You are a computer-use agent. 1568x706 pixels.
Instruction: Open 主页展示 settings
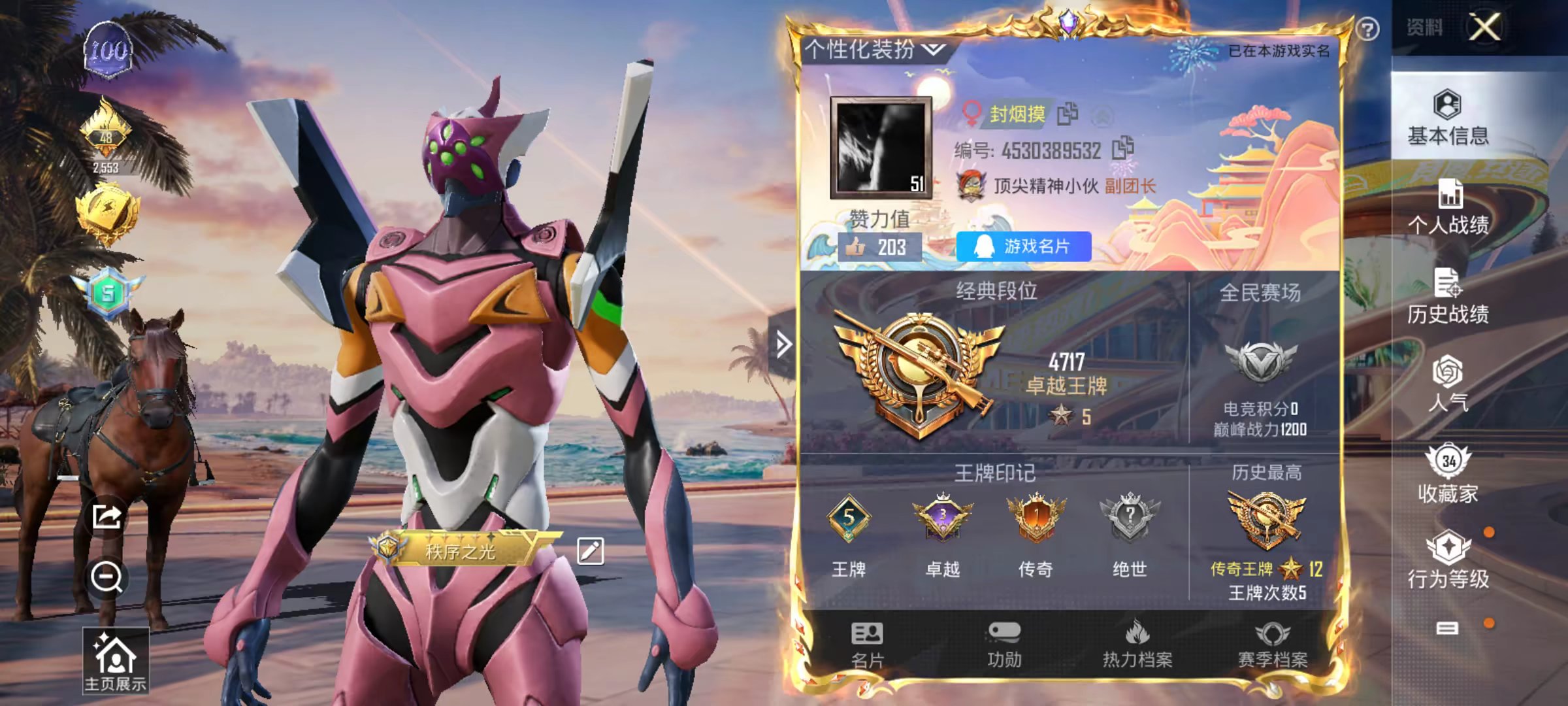pyautogui.click(x=115, y=660)
